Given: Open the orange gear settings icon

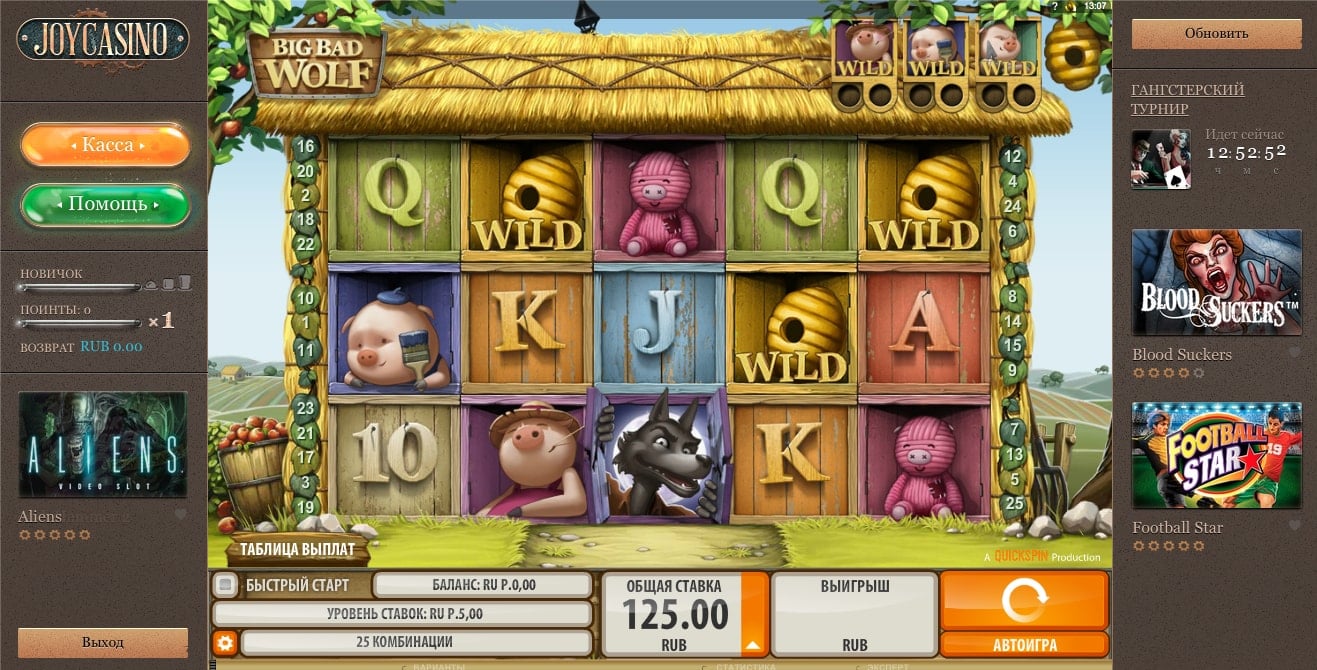Looking at the screenshot, I should pos(225,642).
